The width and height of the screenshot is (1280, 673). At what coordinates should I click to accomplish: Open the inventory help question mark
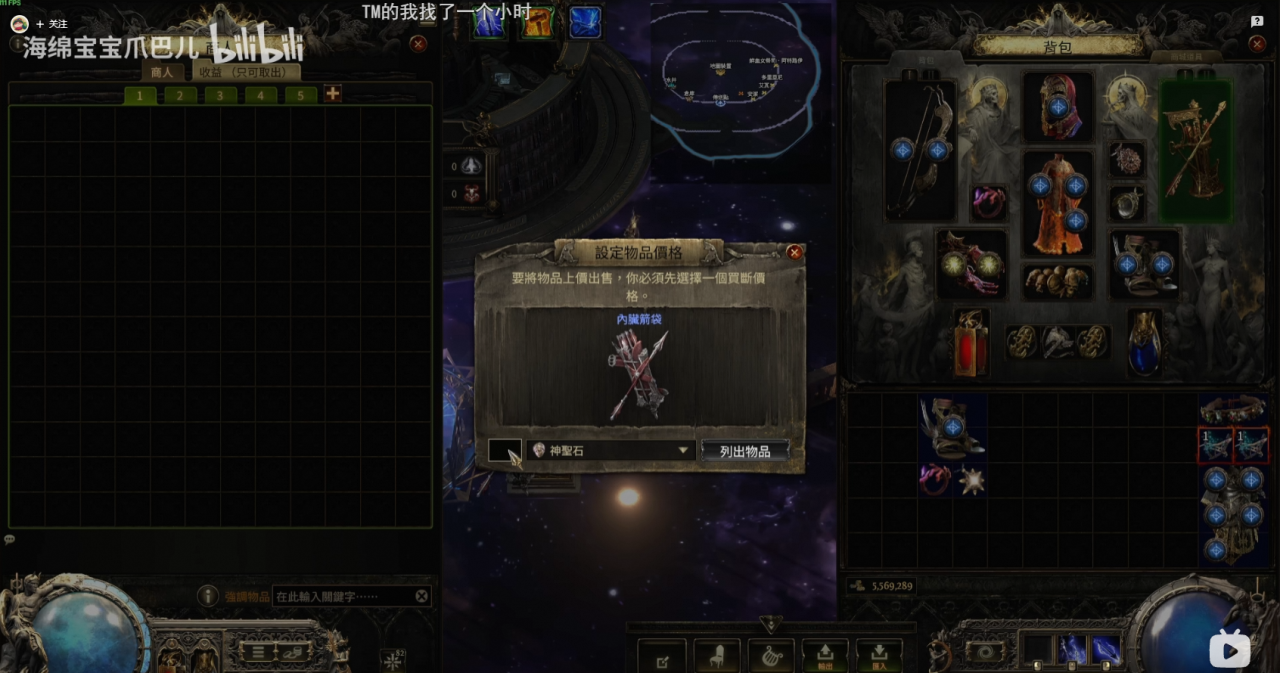tap(1257, 21)
